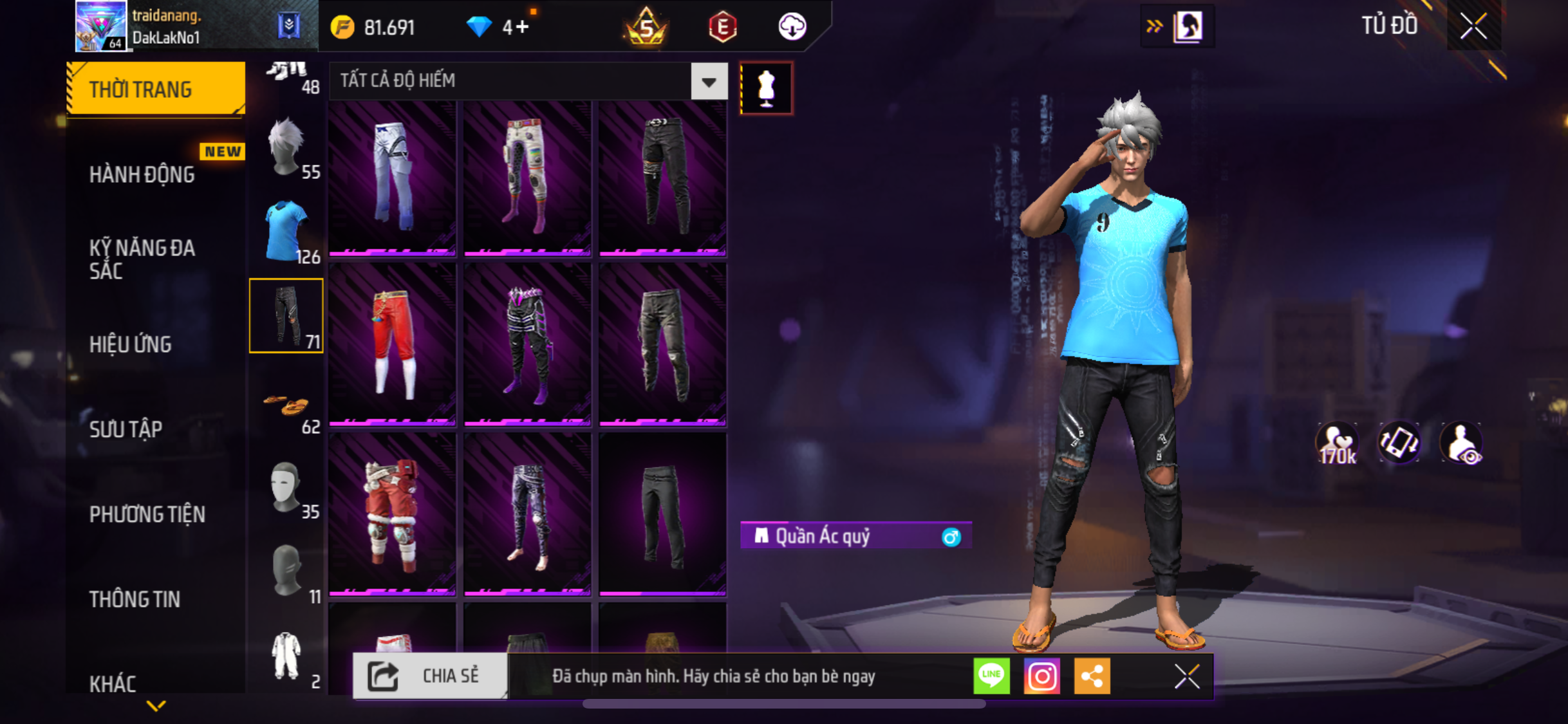The image size is (1568, 724).
Task: Tap the CHIA SẺ share button
Action: point(430,676)
